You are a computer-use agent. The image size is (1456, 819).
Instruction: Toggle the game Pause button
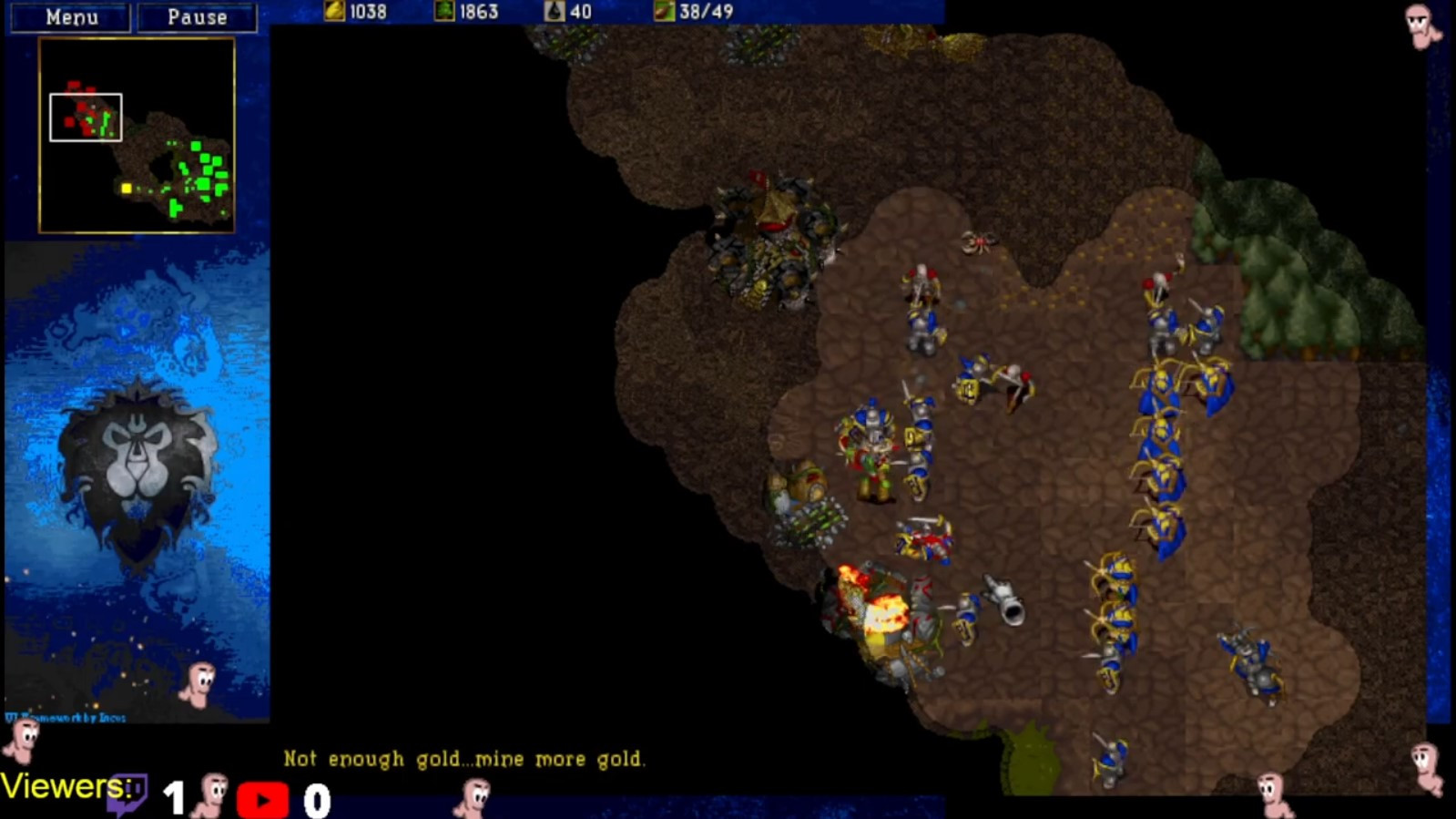pos(196,16)
